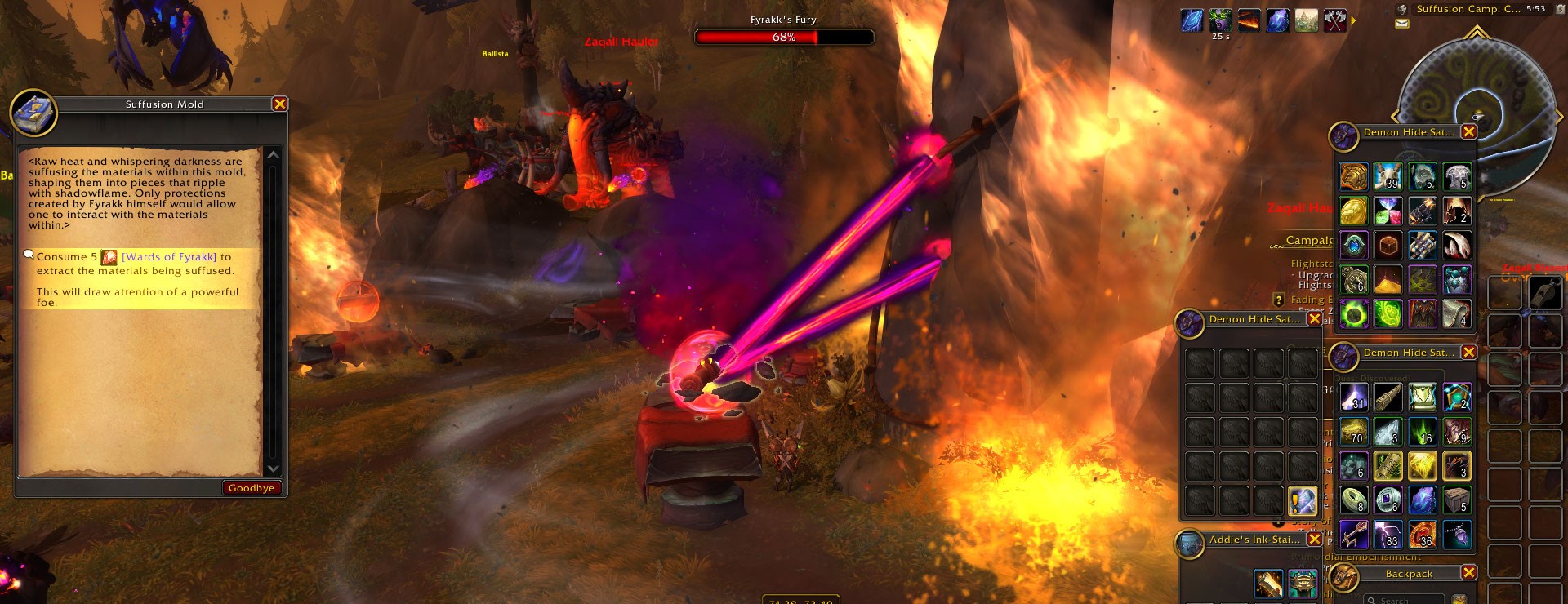Pick the item stack showing 39
The image size is (1568, 604).
tap(1388, 176)
